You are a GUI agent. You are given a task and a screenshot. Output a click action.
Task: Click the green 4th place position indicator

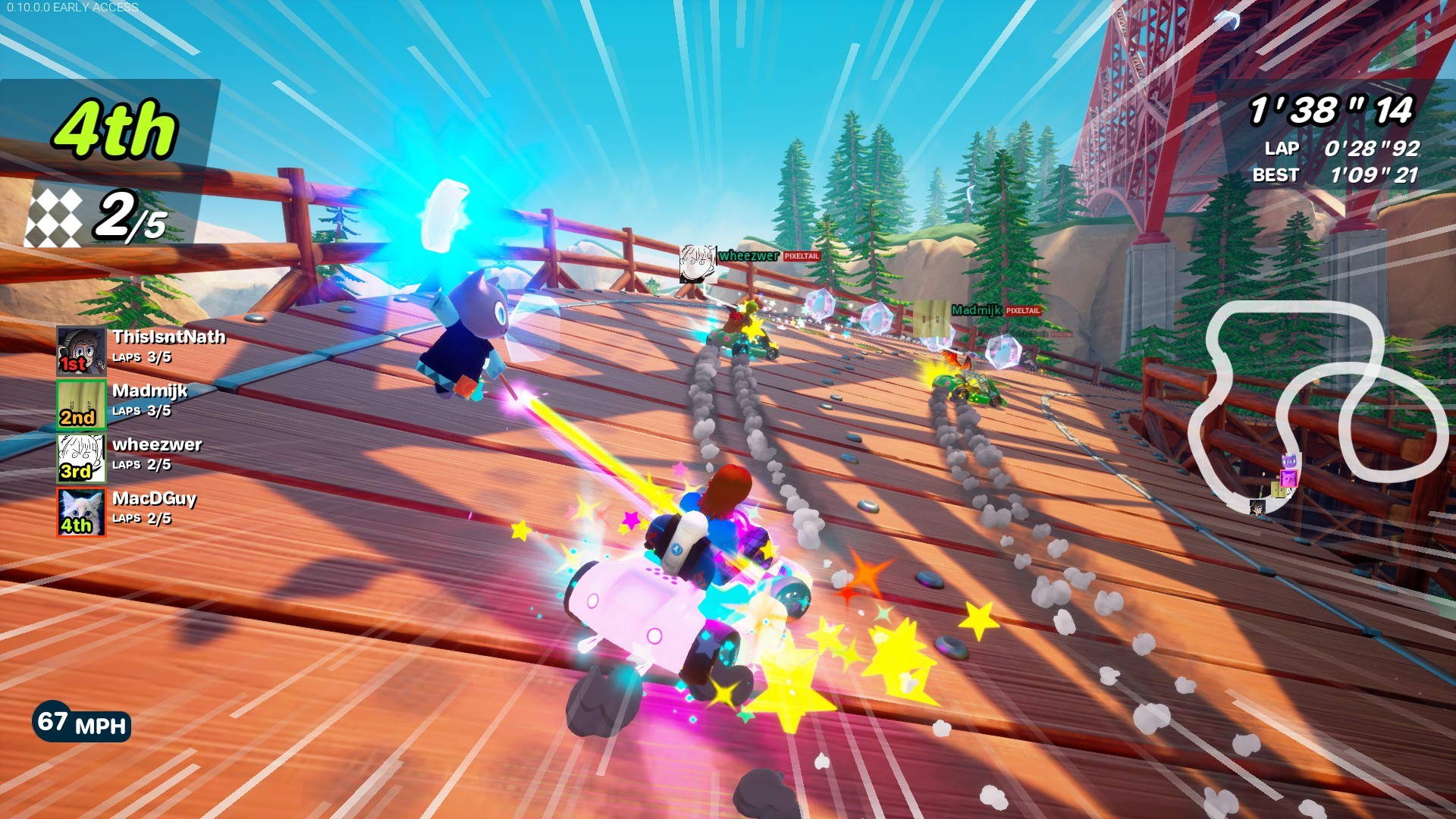[x=114, y=129]
